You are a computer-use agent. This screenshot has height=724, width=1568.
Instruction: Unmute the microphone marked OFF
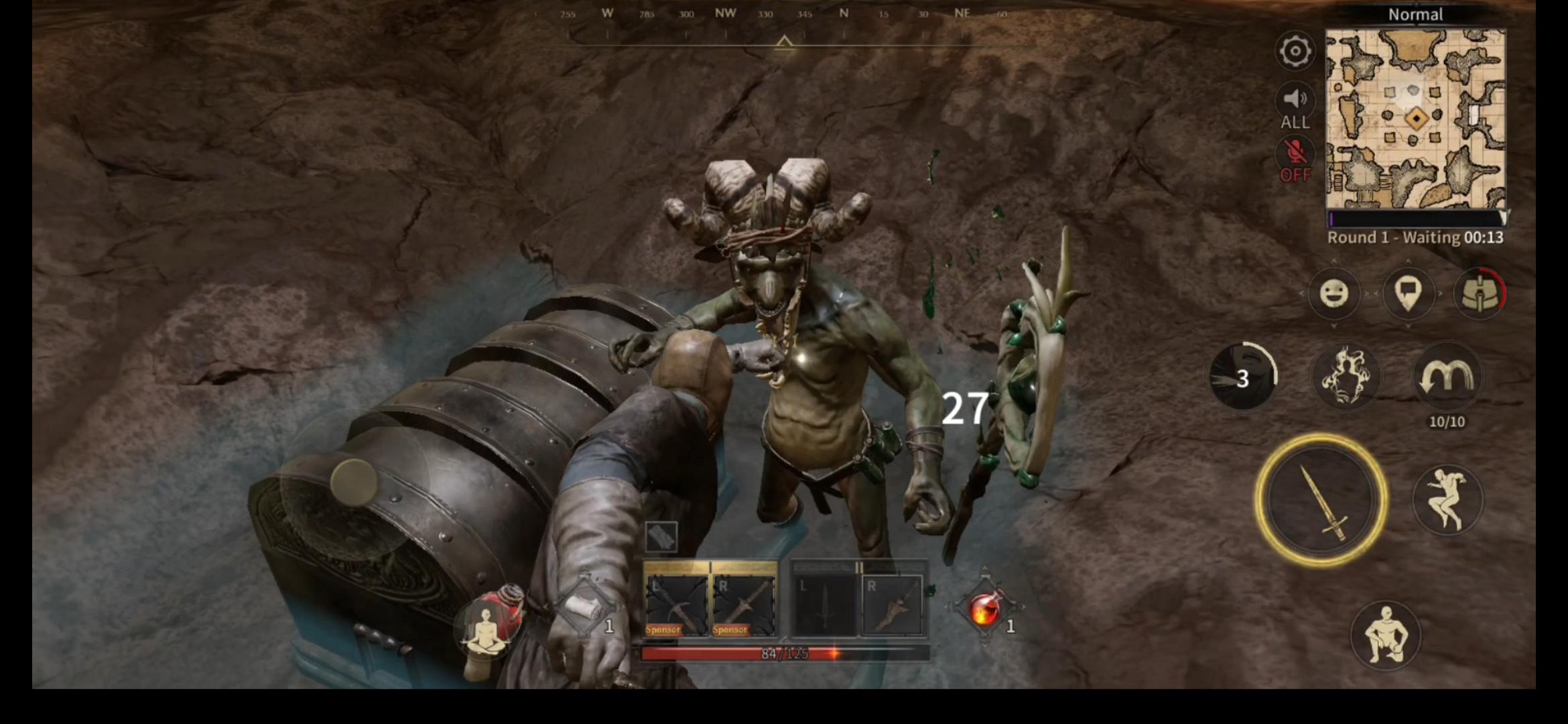[1295, 160]
